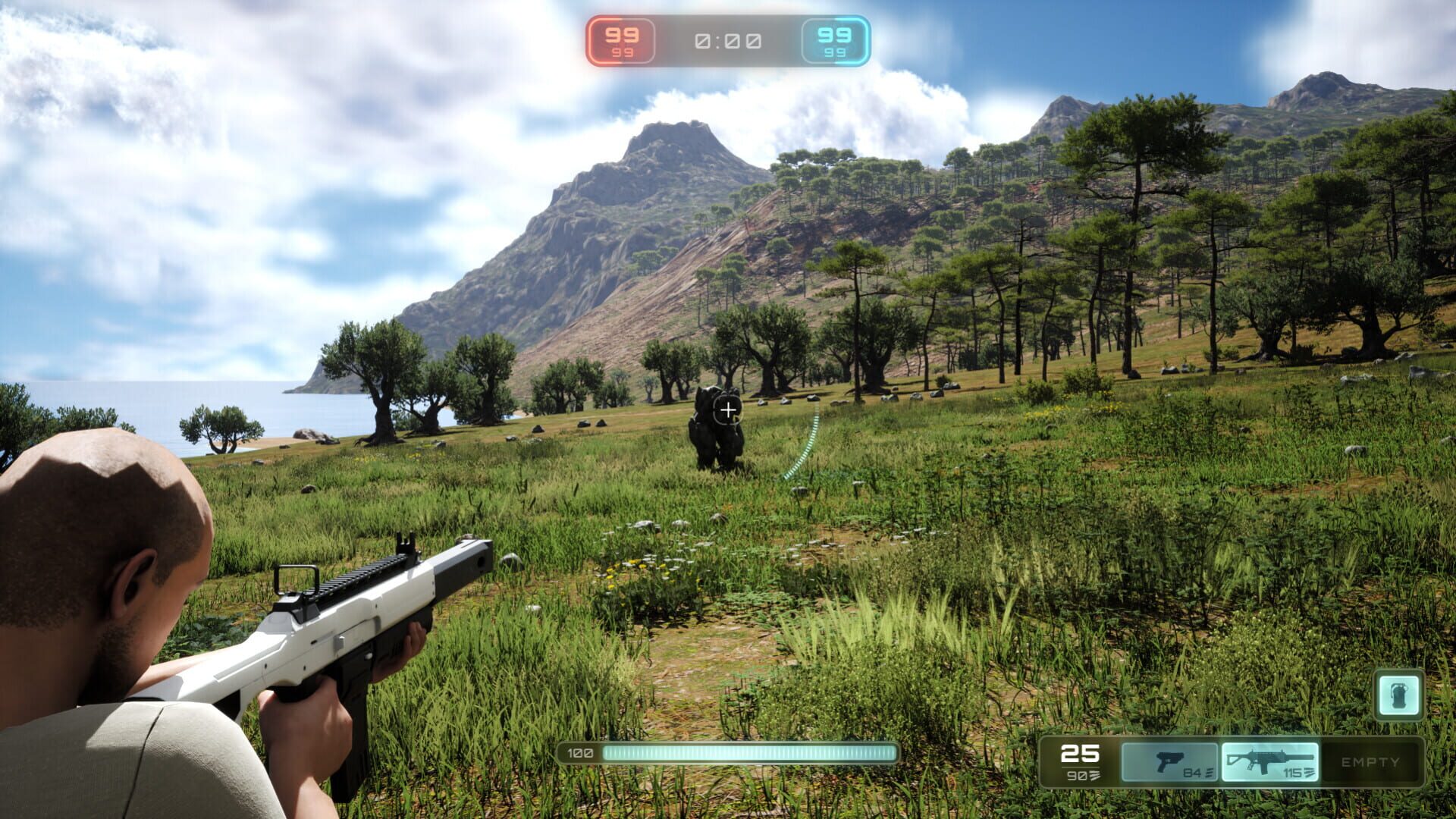The height and width of the screenshot is (819, 1456).
Task: Click the match timer showing 0:00
Action: point(728,42)
